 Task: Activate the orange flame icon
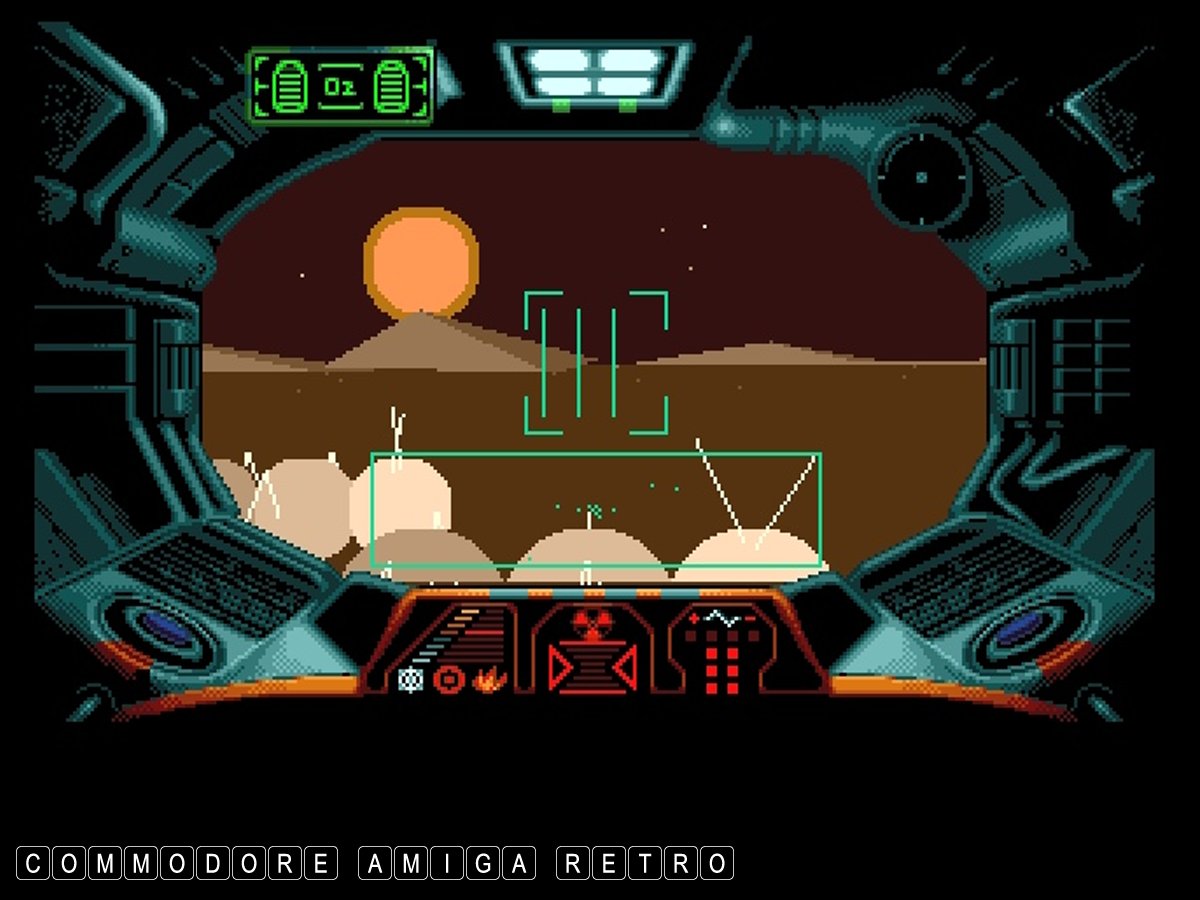(491, 680)
